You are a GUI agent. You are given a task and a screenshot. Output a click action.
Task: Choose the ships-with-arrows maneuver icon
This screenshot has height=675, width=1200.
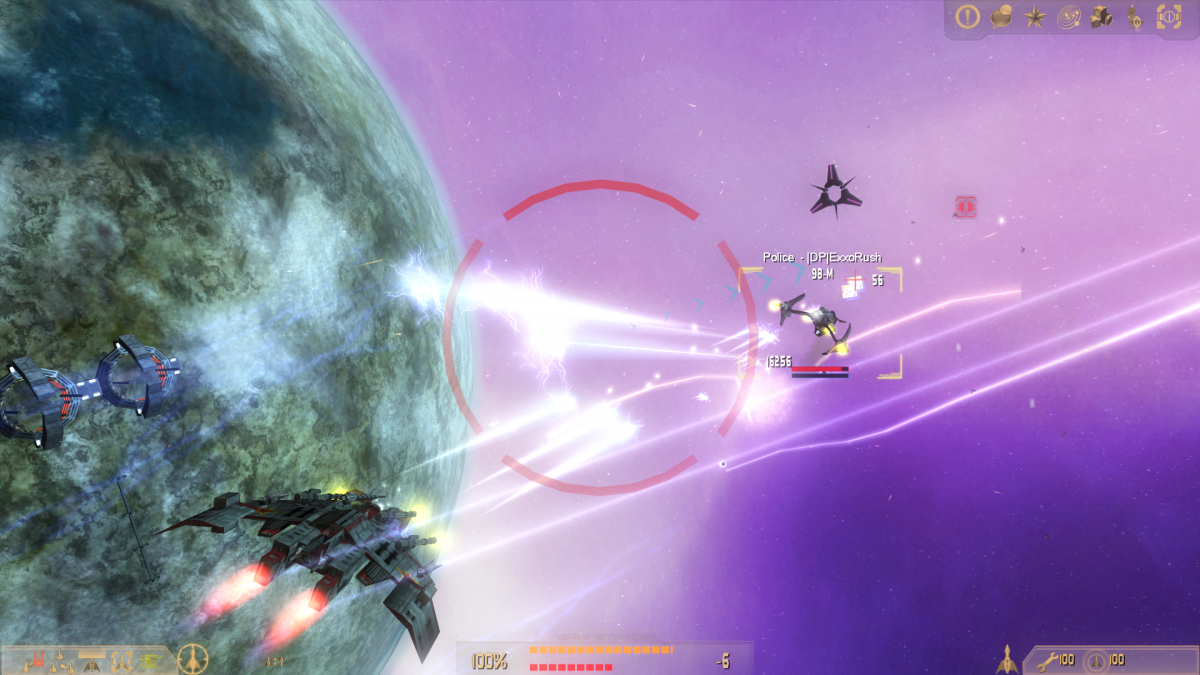click(60, 660)
